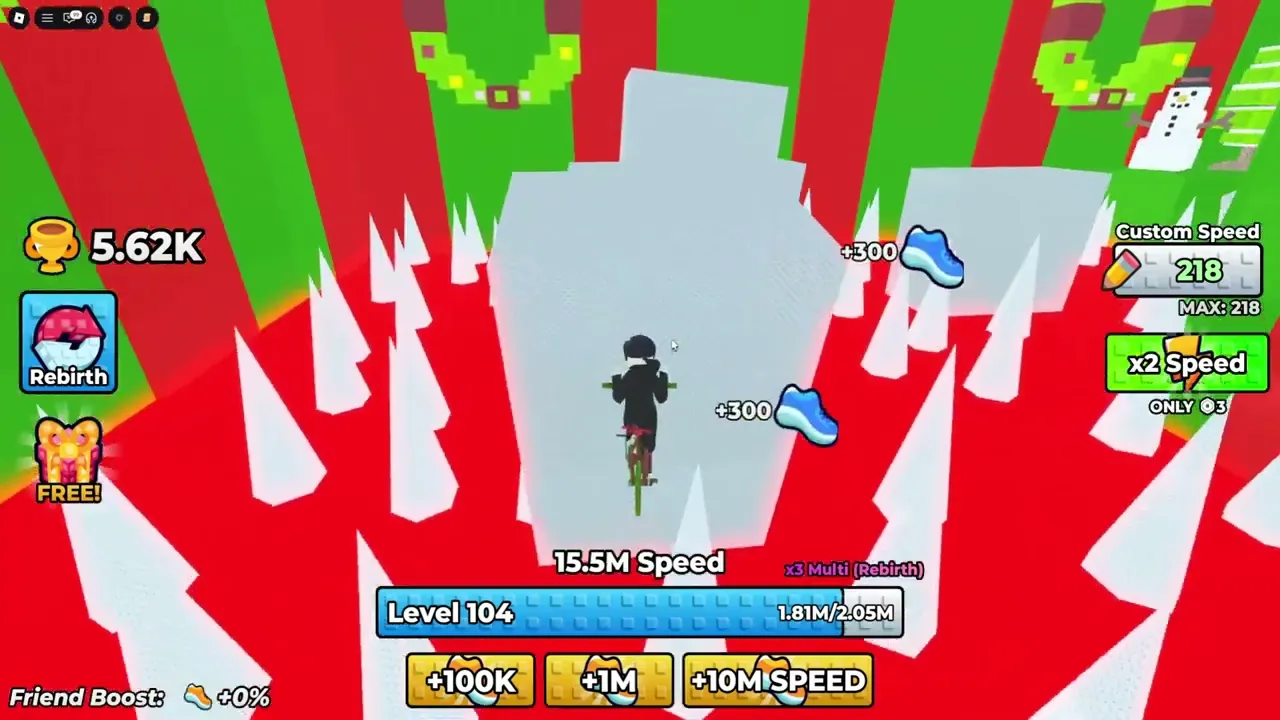Viewport: 1280px width, 720px height.
Task: Click the x3 Multi (Rebirth) label
Action: (853, 569)
